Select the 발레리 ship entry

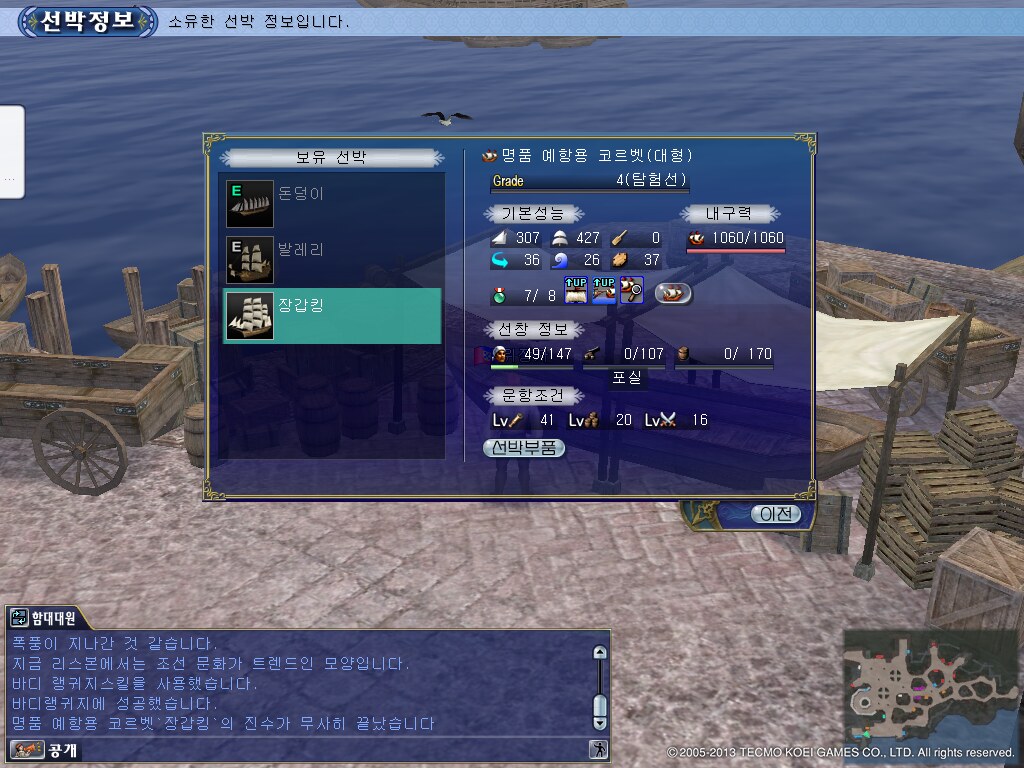pos(331,260)
